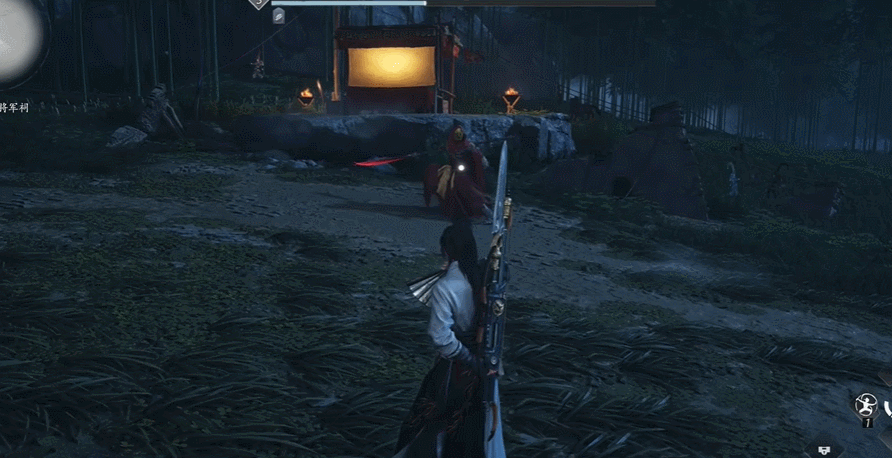Viewport: 892px width, 458px height.
Task: Activate the martial stance skill icon
Action: tap(865, 405)
